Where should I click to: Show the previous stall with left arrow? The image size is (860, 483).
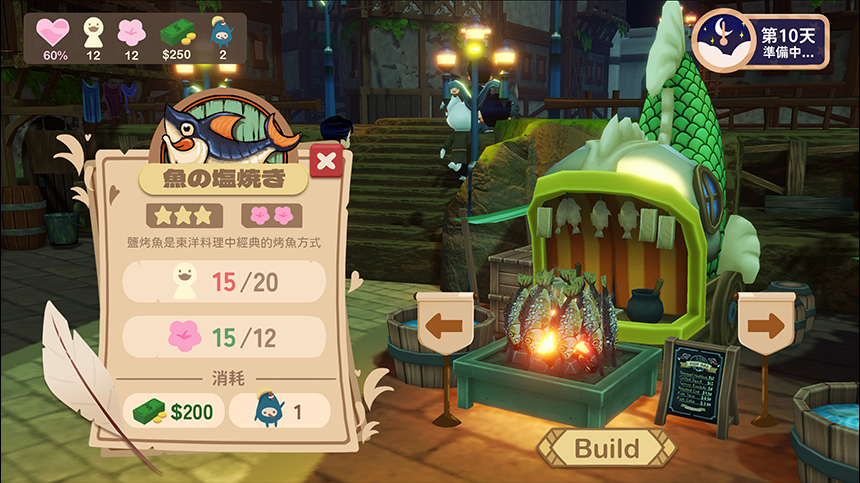tap(444, 324)
